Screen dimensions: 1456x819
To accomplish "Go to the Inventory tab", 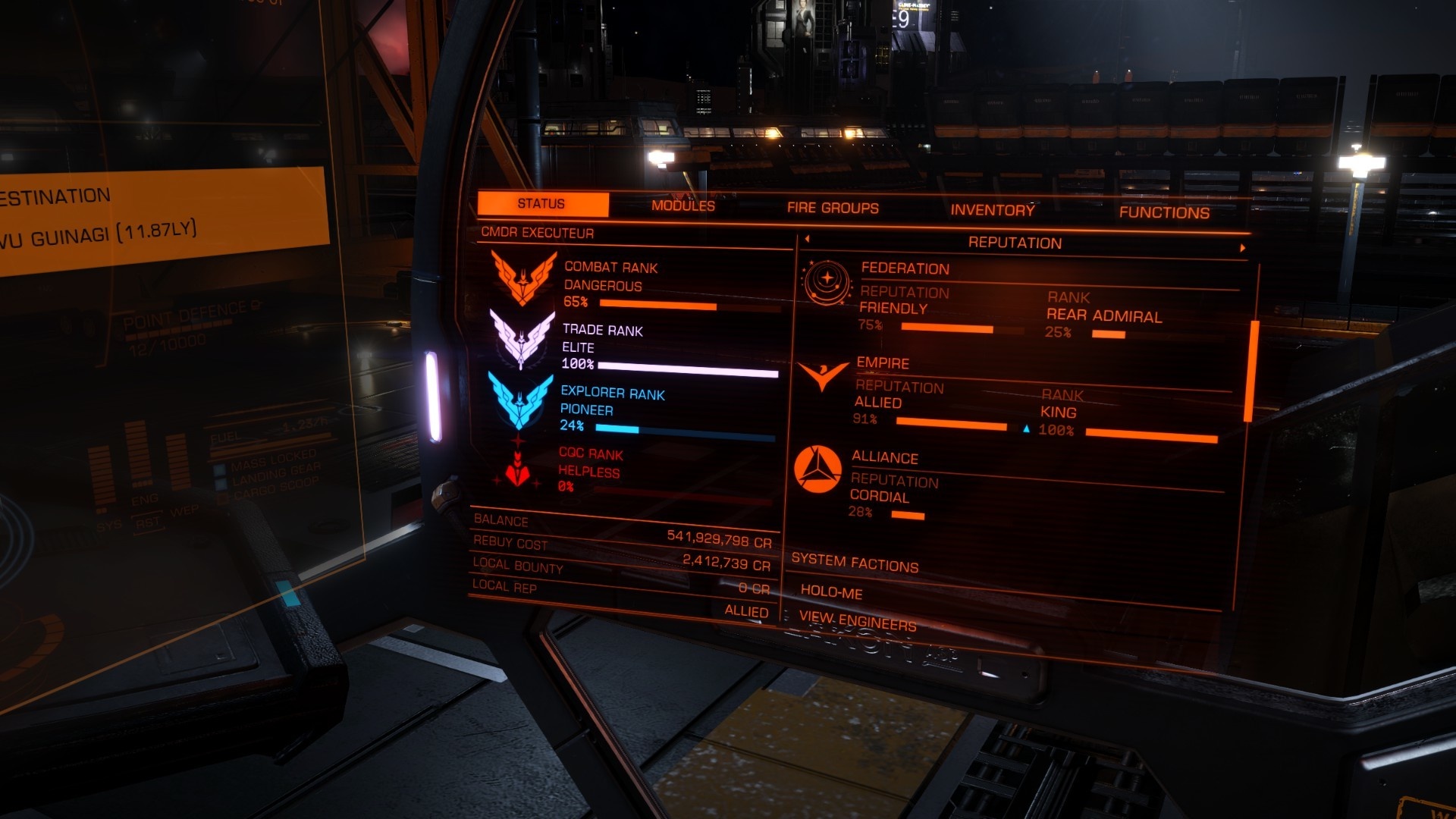I will [x=992, y=210].
